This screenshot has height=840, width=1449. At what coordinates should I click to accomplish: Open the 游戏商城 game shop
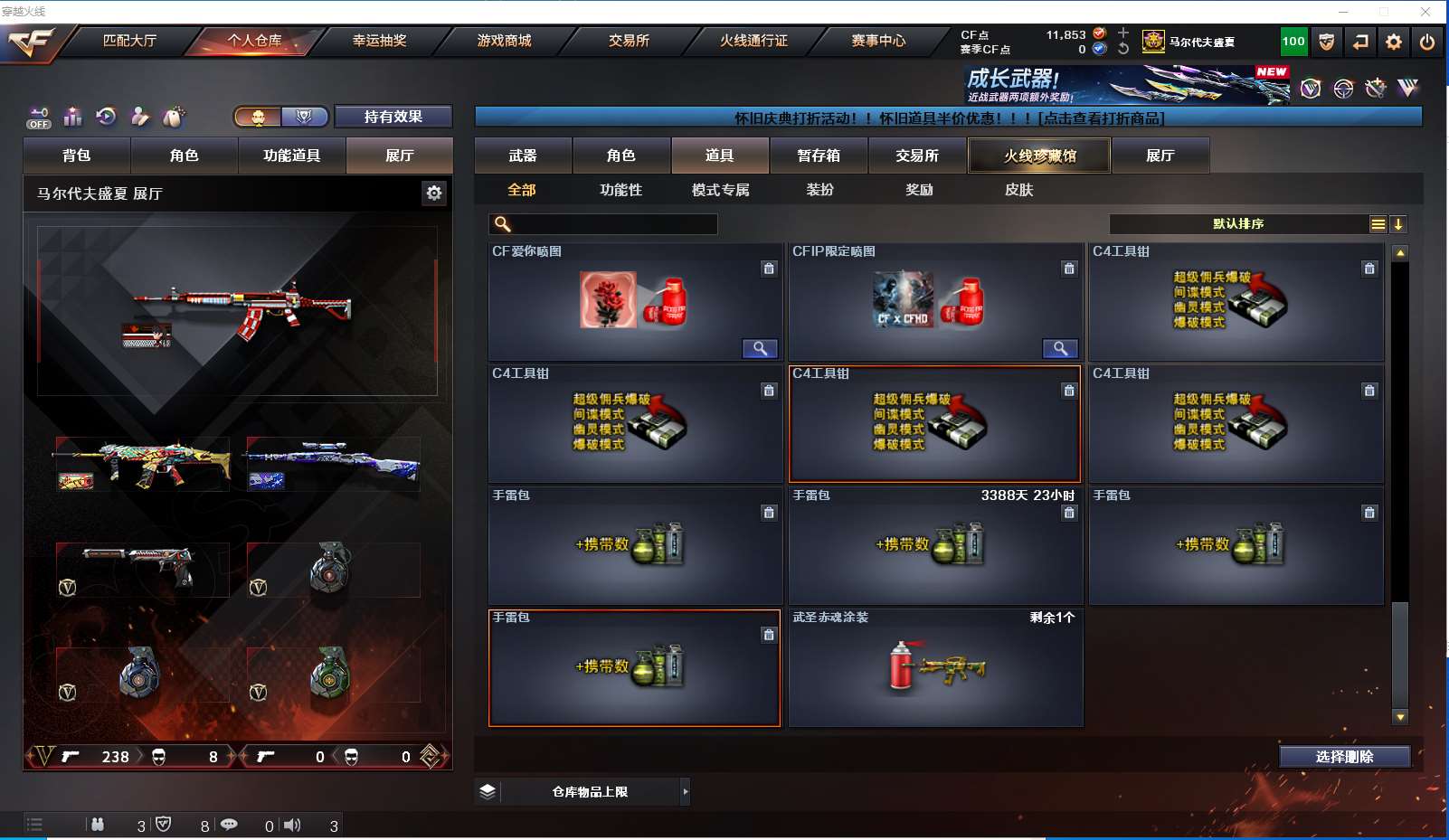(504, 41)
